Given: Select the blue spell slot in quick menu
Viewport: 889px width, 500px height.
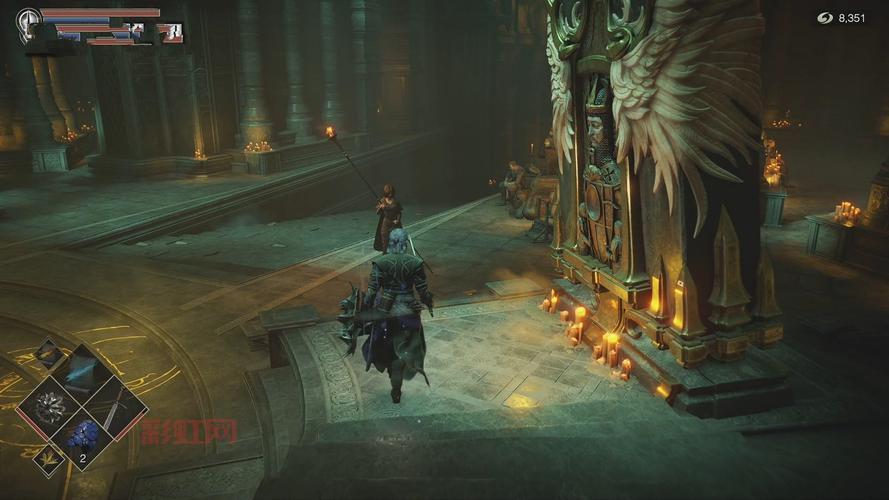Looking at the screenshot, I should pyautogui.click(x=82, y=372).
